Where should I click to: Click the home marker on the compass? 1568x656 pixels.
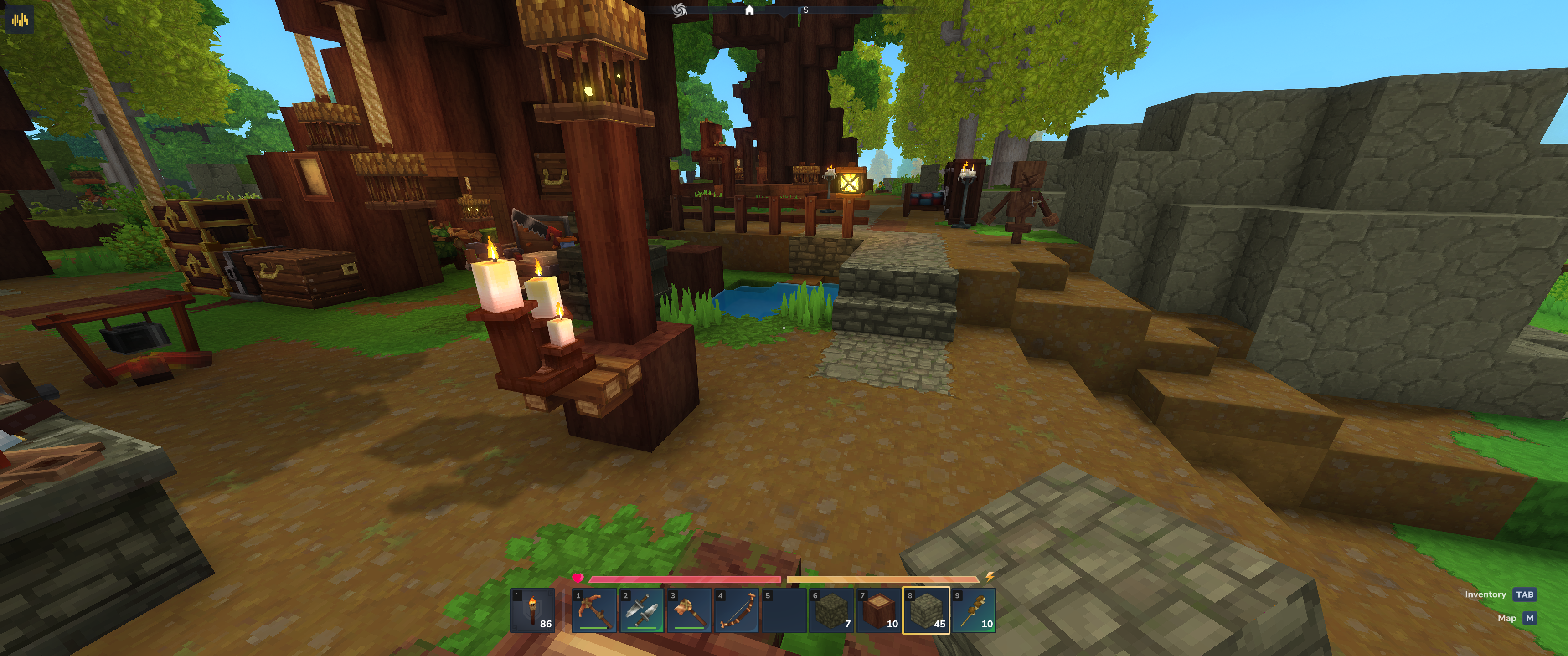(x=749, y=10)
